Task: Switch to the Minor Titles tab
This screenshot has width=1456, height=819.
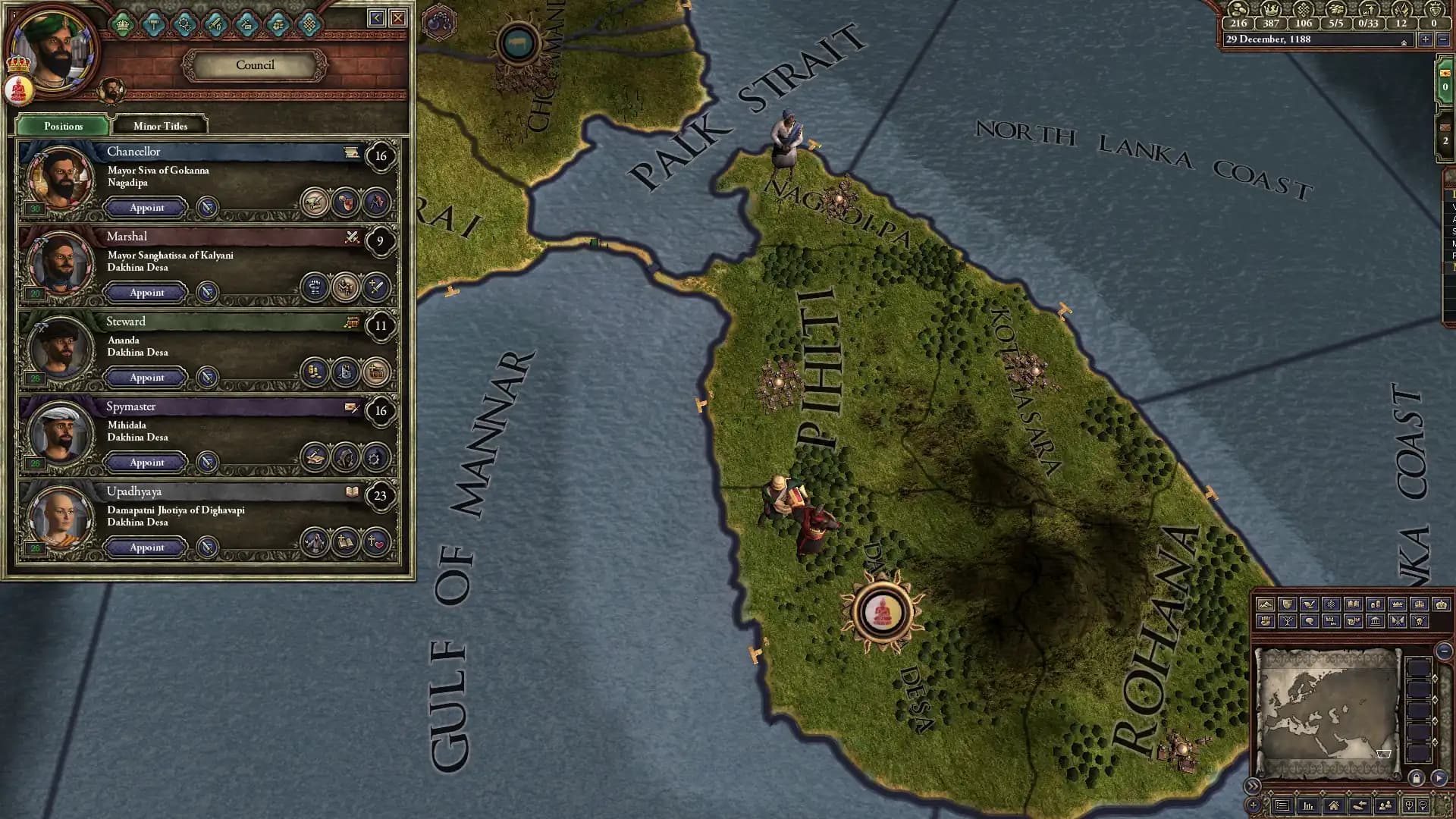Action: click(x=158, y=126)
